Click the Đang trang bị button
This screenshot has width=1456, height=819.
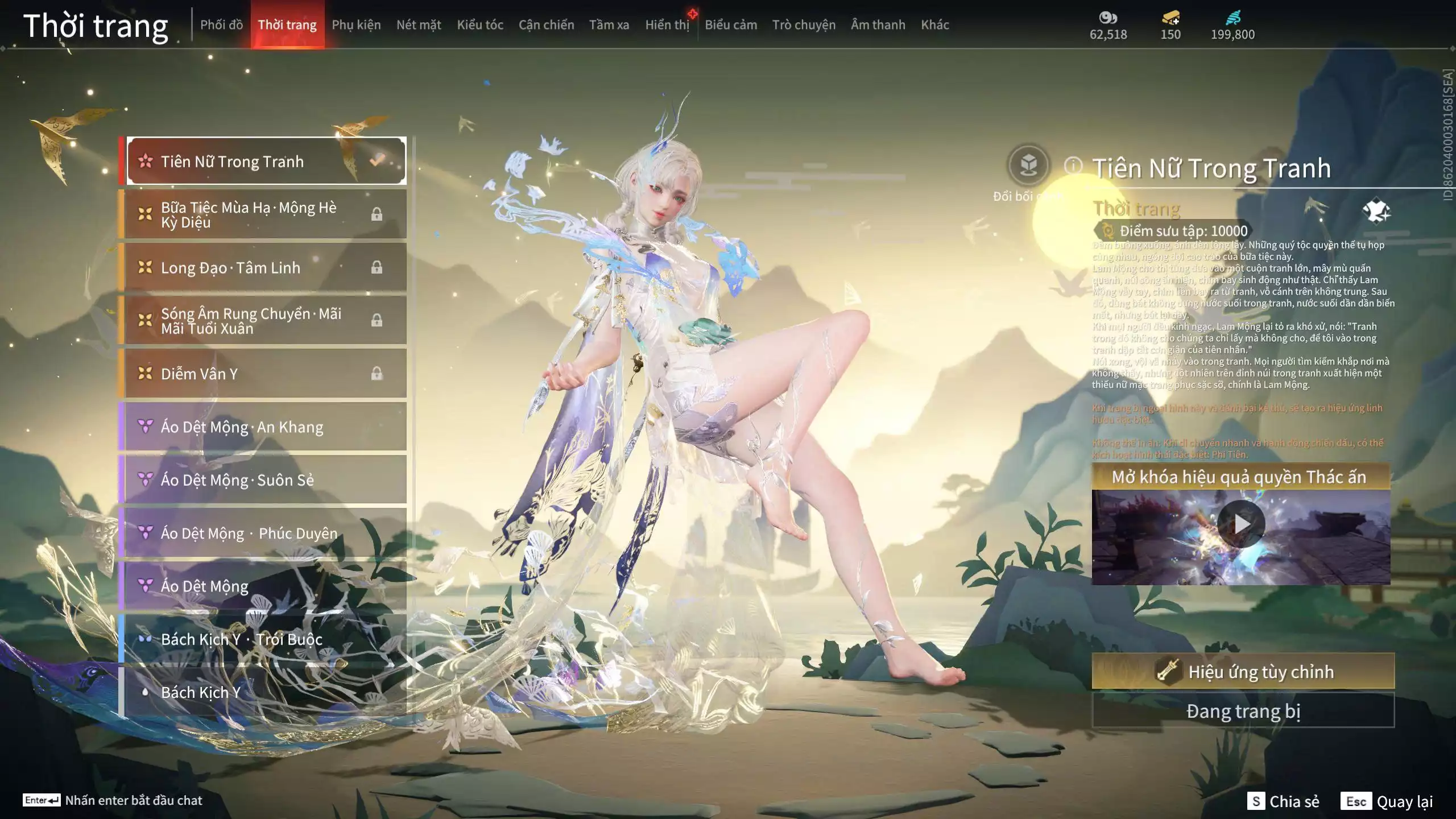1243,711
